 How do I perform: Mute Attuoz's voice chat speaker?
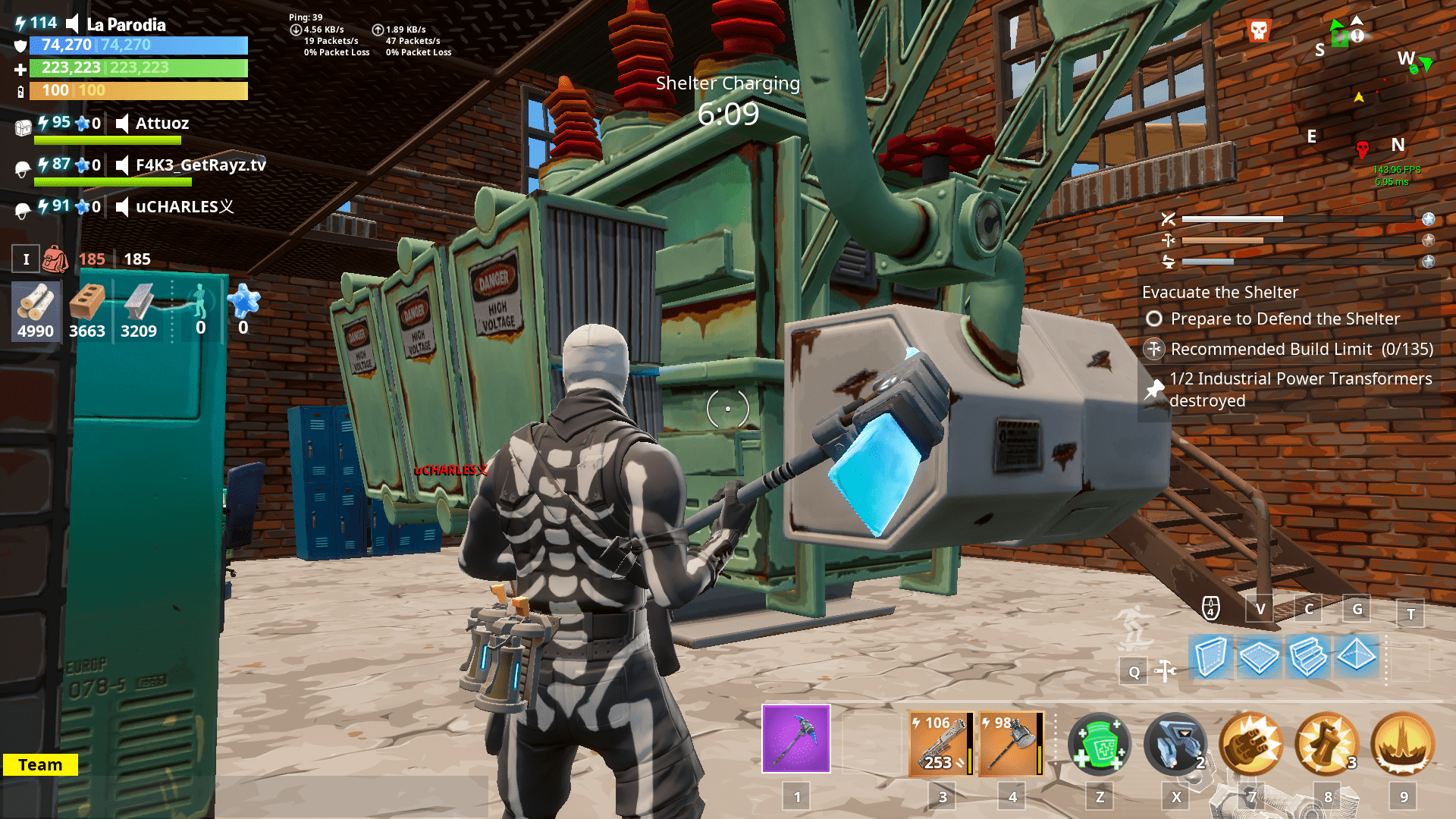[122, 124]
